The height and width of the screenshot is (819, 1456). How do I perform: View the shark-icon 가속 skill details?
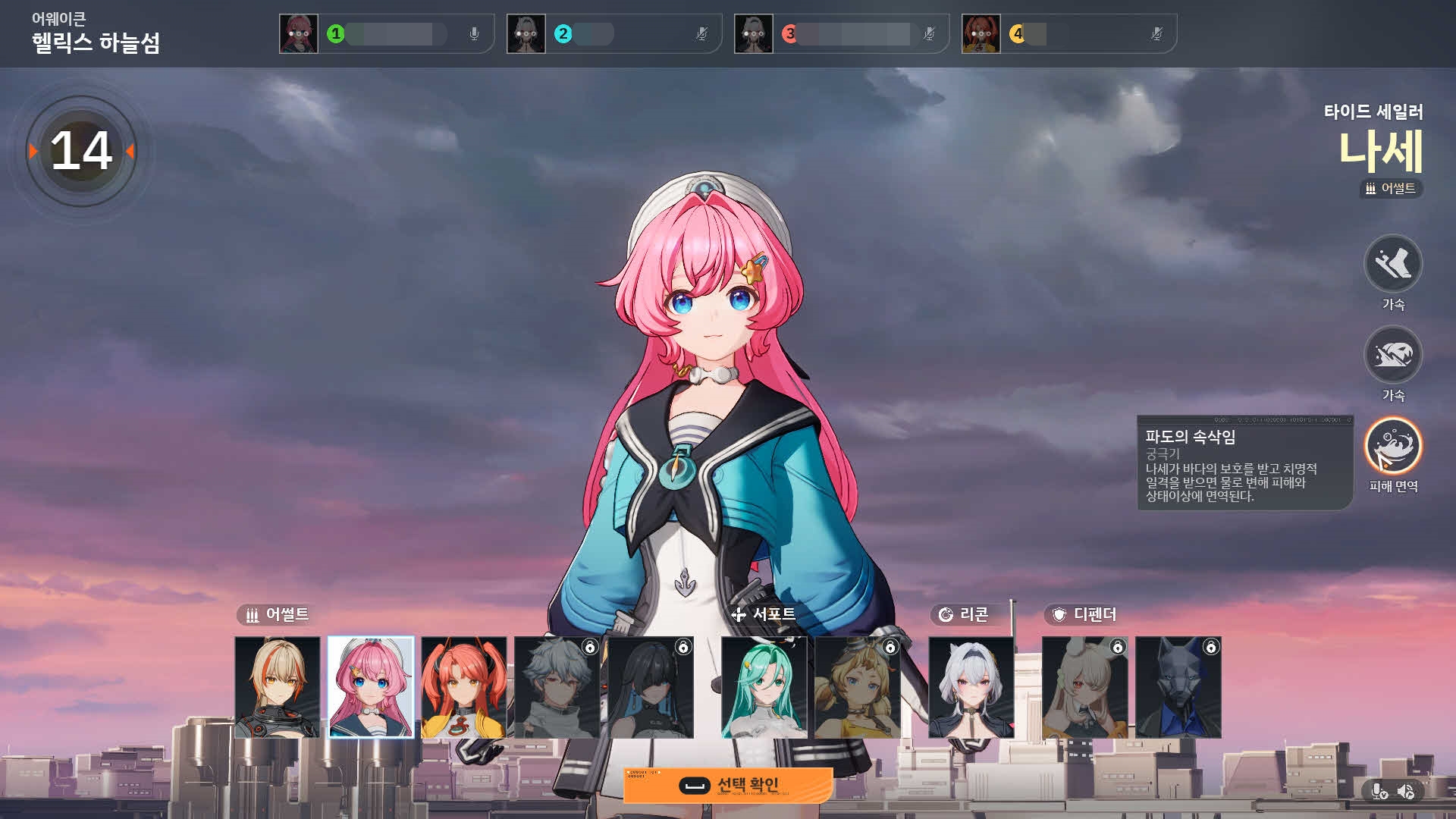click(1393, 355)
